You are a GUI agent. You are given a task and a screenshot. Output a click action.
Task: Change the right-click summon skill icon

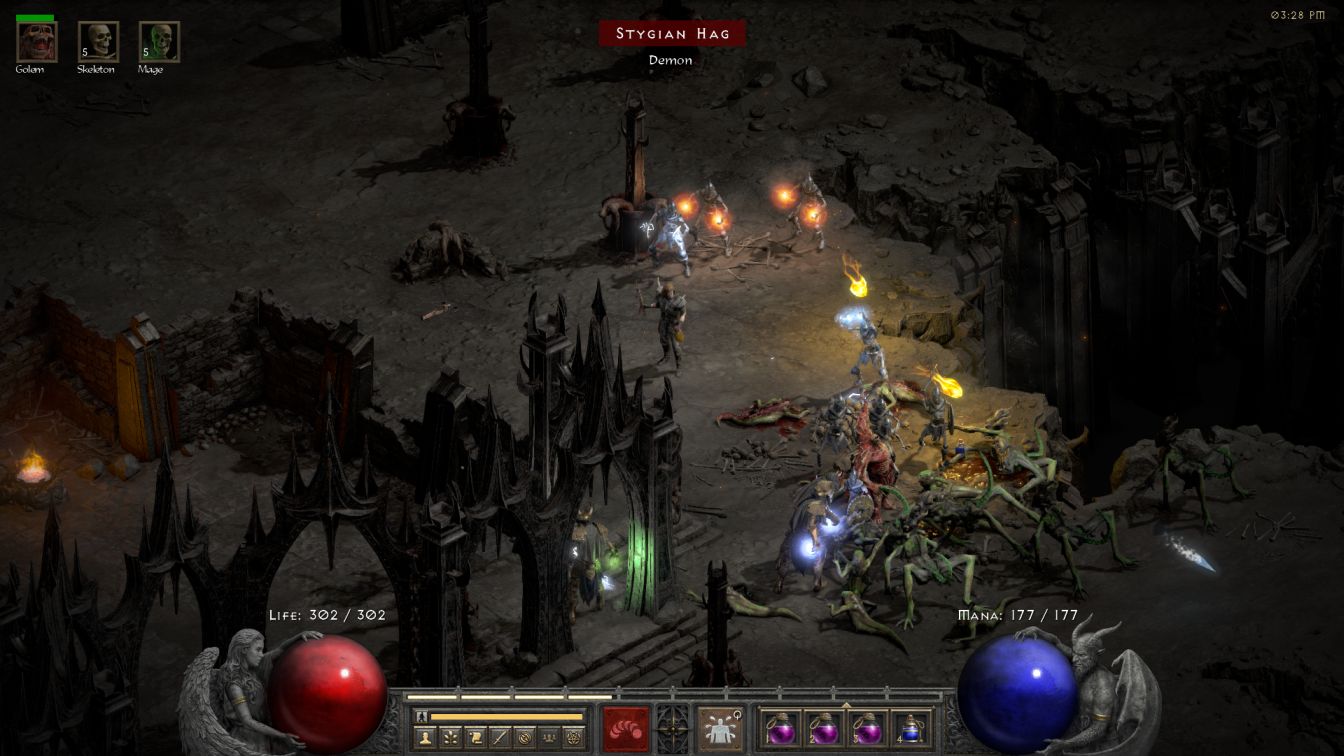(719, 728)
